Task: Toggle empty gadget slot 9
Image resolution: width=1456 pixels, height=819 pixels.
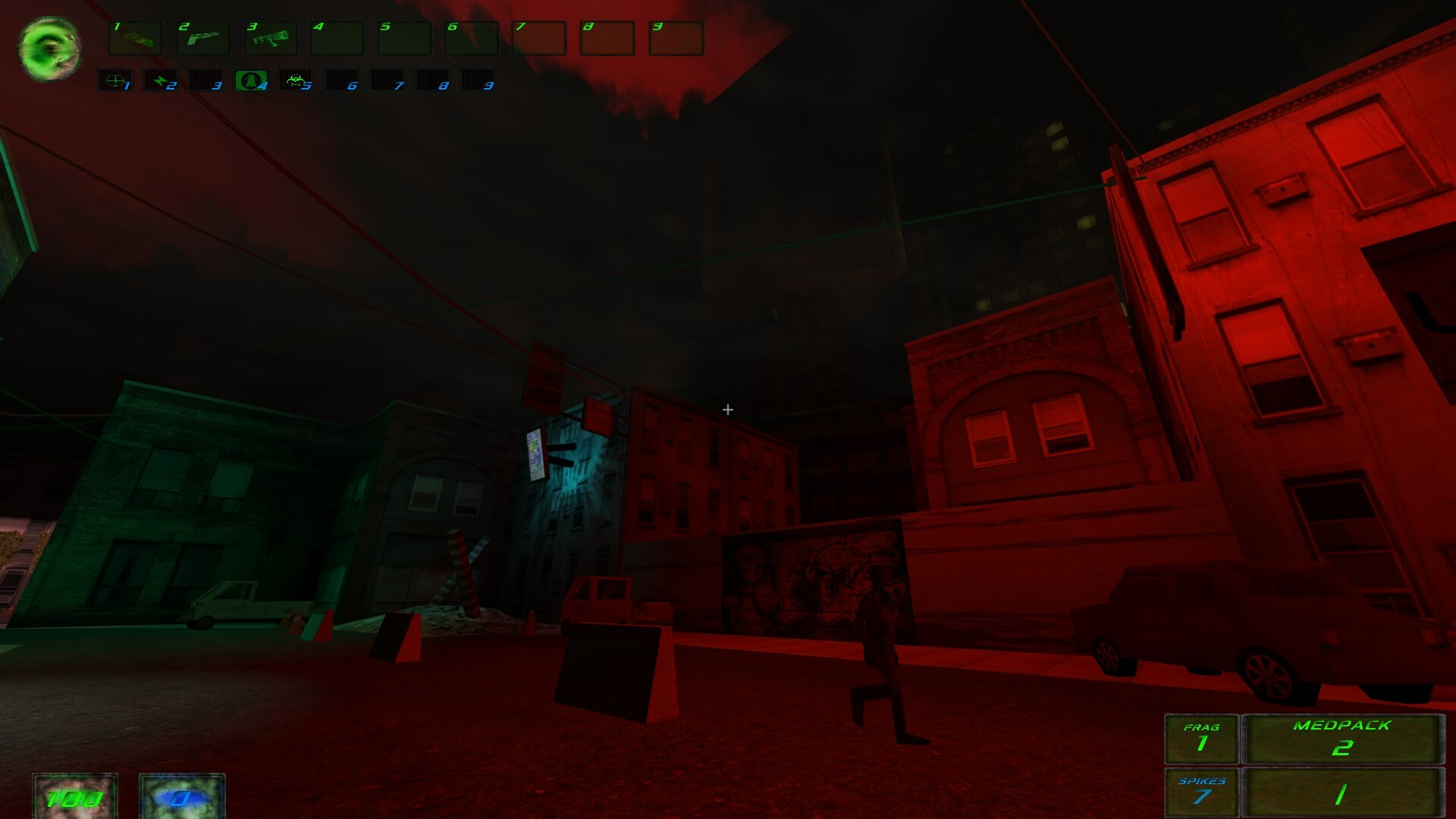Action: pos(479,80)
